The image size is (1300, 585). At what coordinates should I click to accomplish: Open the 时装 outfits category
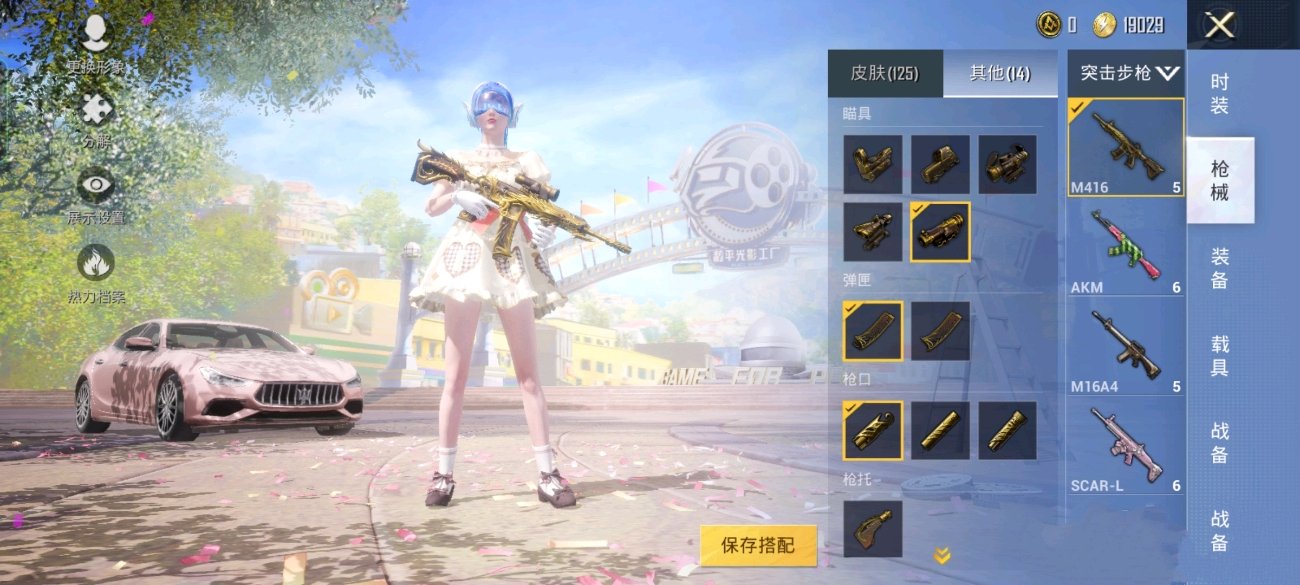[x=1220, y=94]
